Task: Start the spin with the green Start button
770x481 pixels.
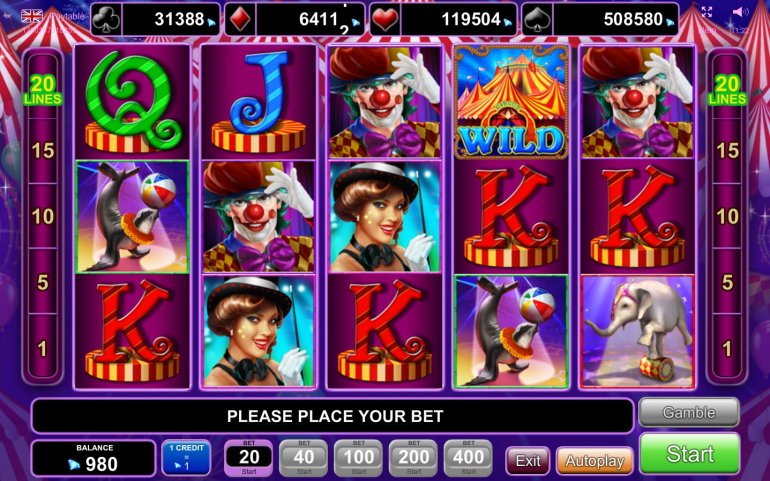Action: [689, 454]
